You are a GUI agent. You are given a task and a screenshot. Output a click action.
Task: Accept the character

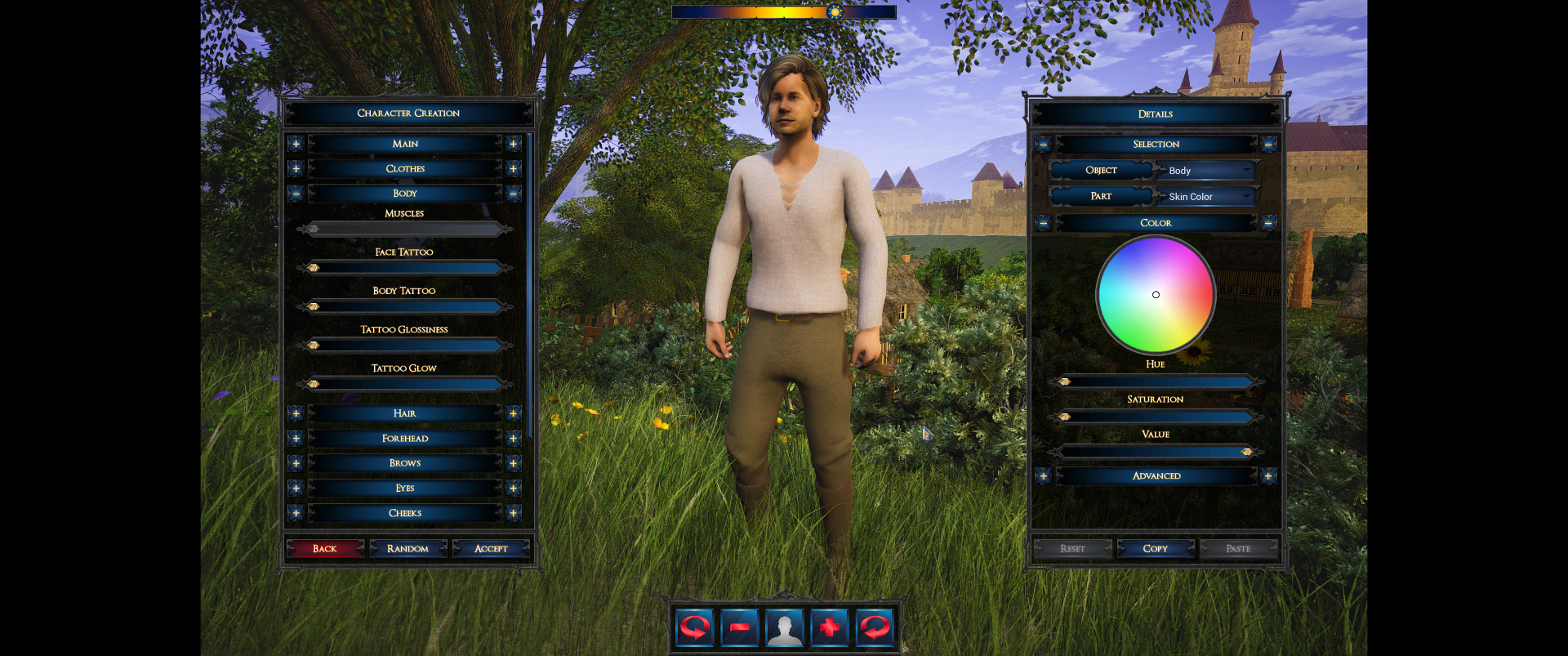click(x=491, y=549)
